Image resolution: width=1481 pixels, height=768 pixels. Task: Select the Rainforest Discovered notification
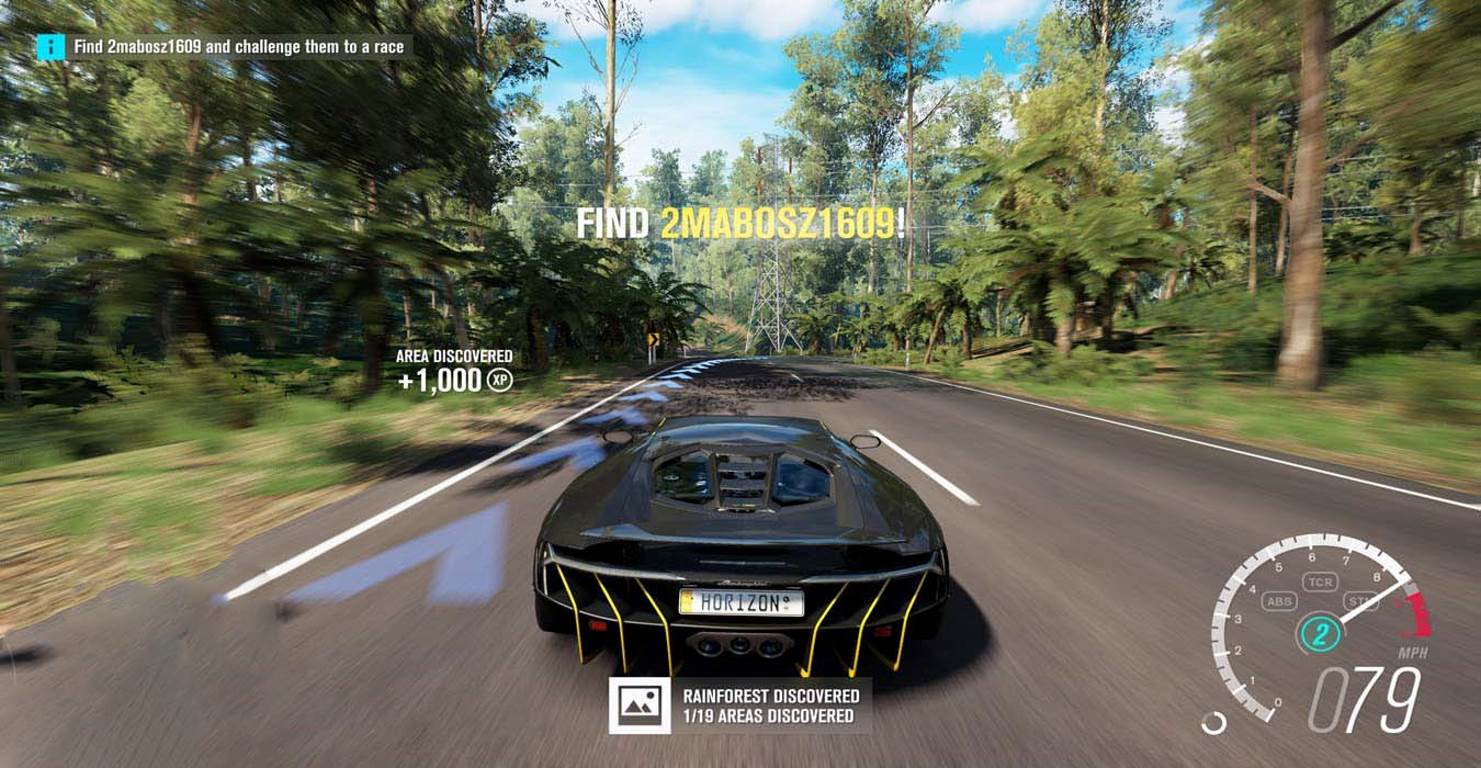pos(770,705)
